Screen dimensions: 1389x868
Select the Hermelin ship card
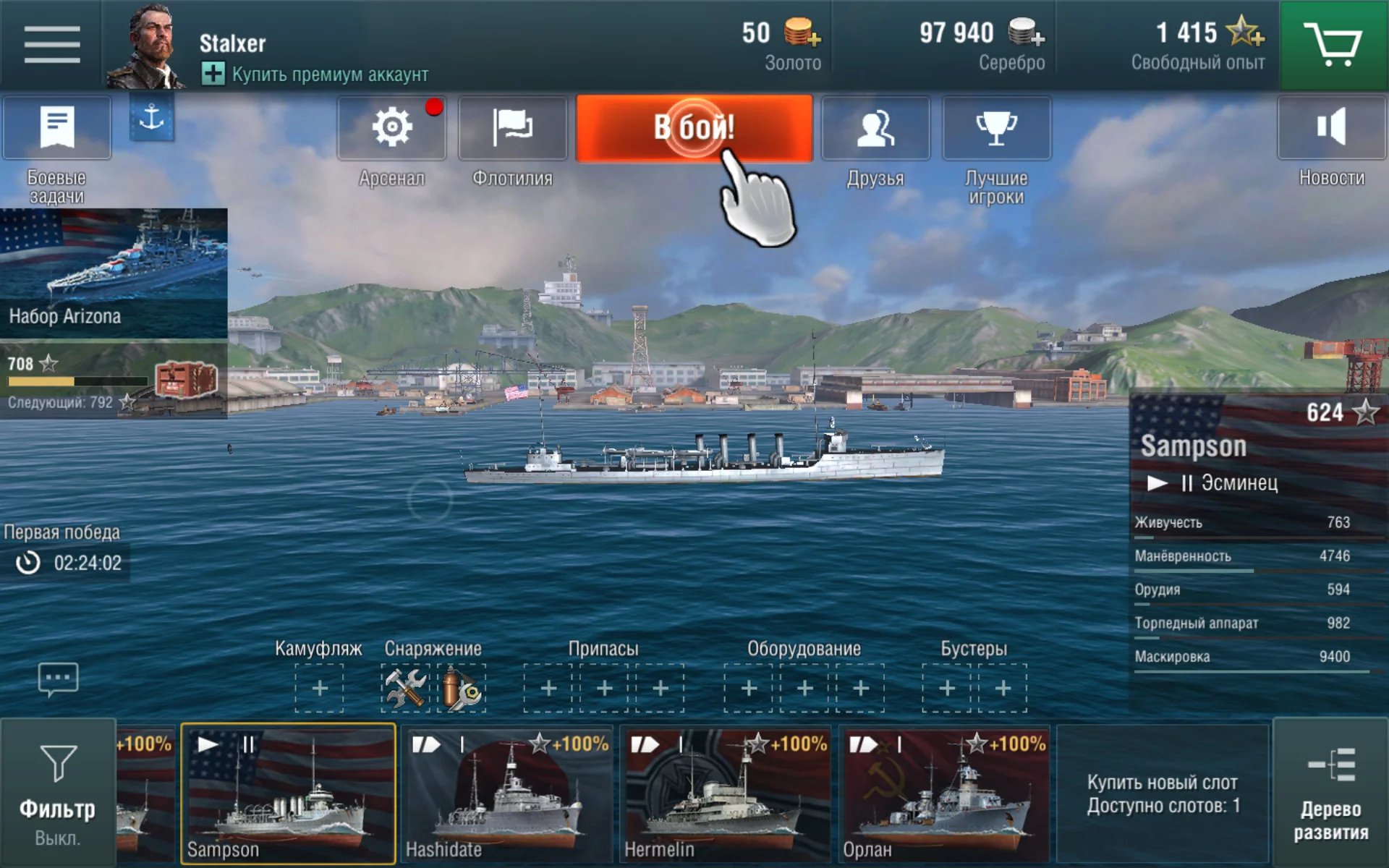pos(726,793)
